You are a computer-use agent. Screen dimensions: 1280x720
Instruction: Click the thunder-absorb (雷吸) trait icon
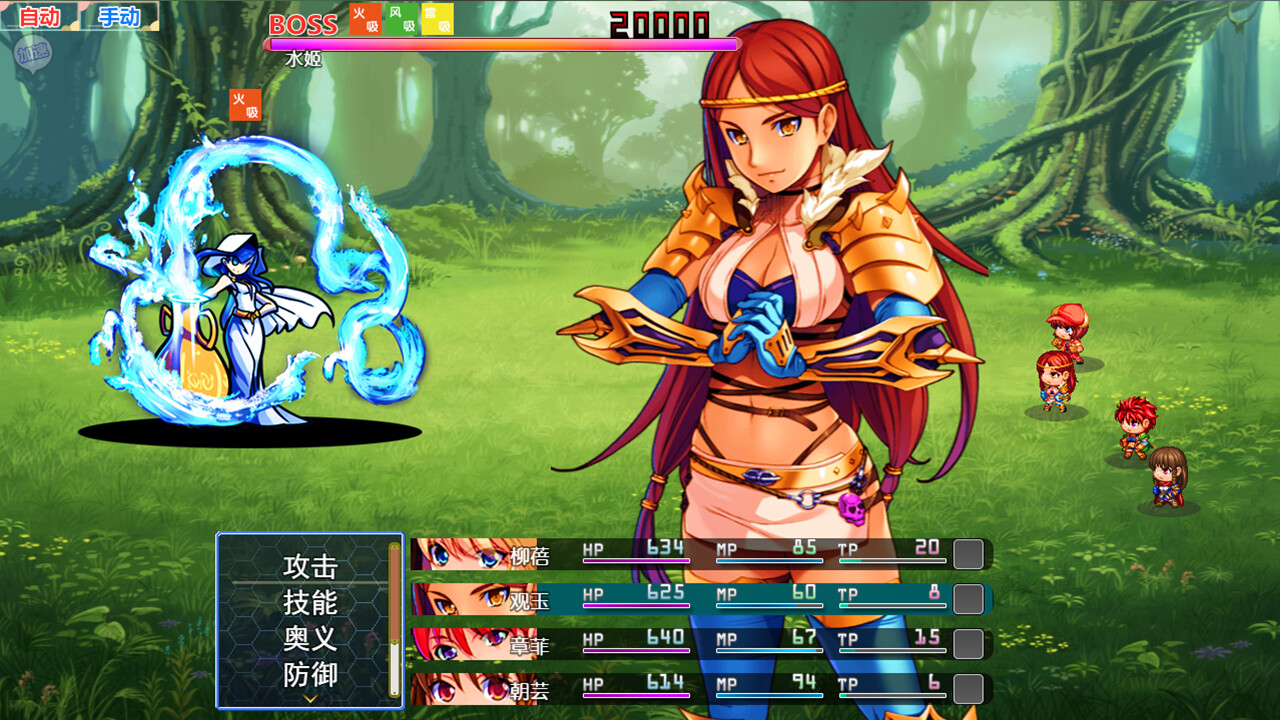436,21
